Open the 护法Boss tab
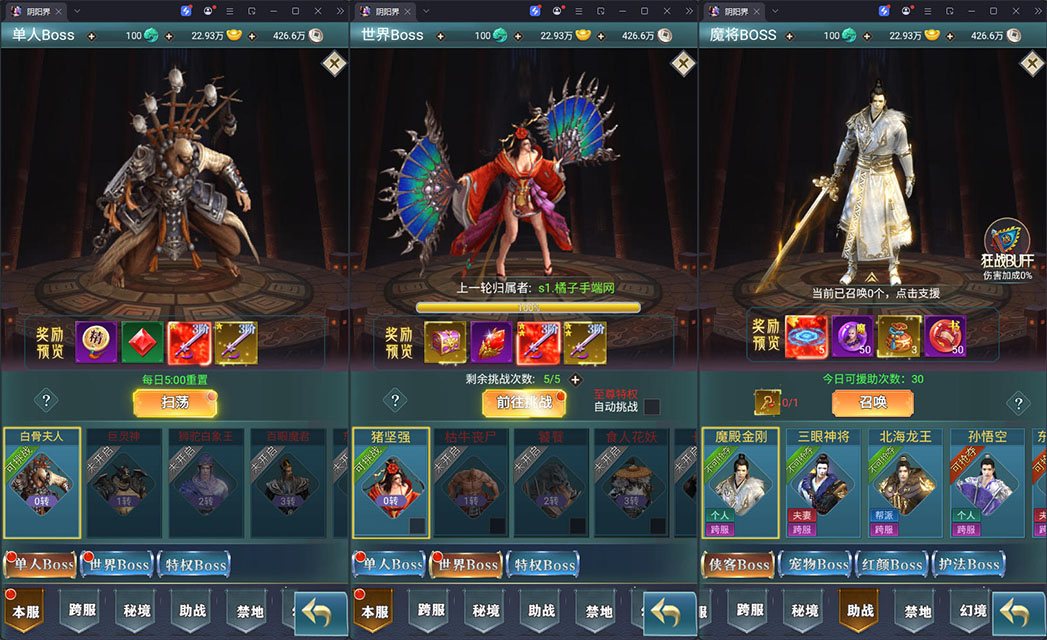Viewport: 1047px width, 640px height. 968,565
